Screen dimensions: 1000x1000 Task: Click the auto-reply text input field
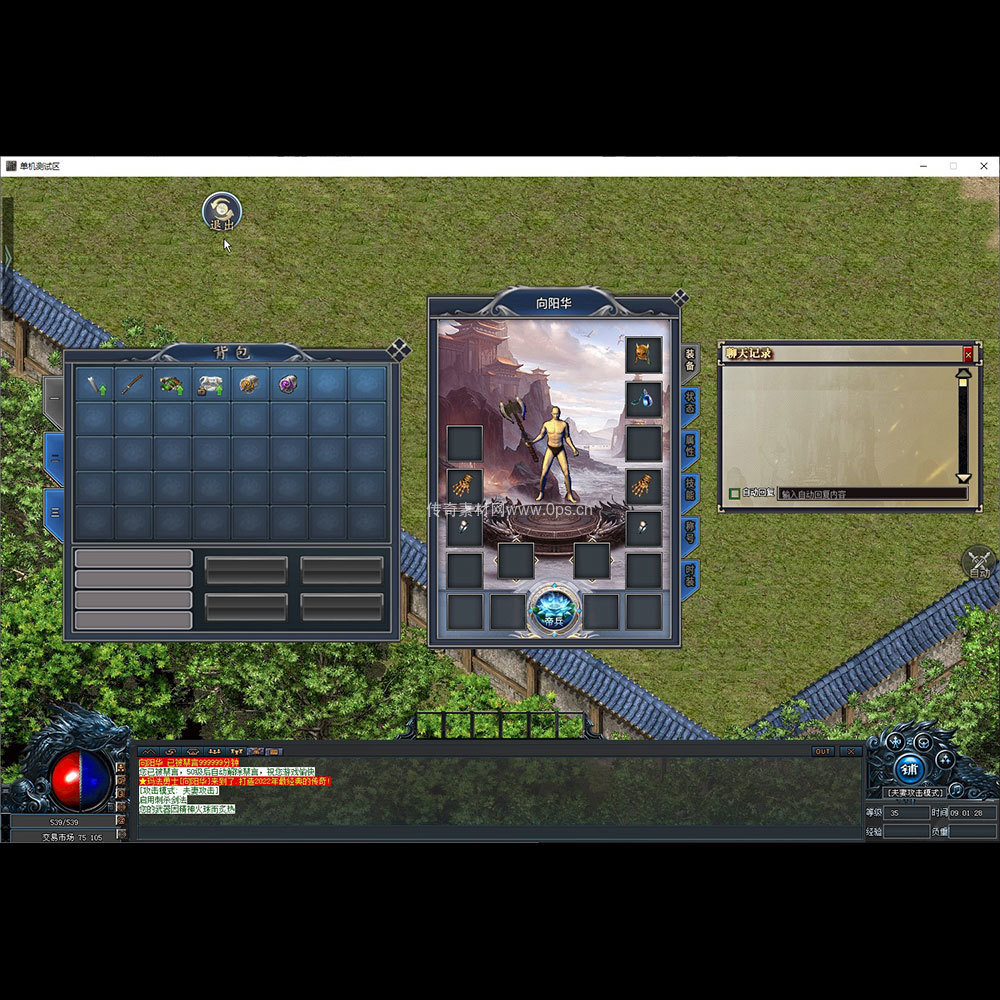870,493
